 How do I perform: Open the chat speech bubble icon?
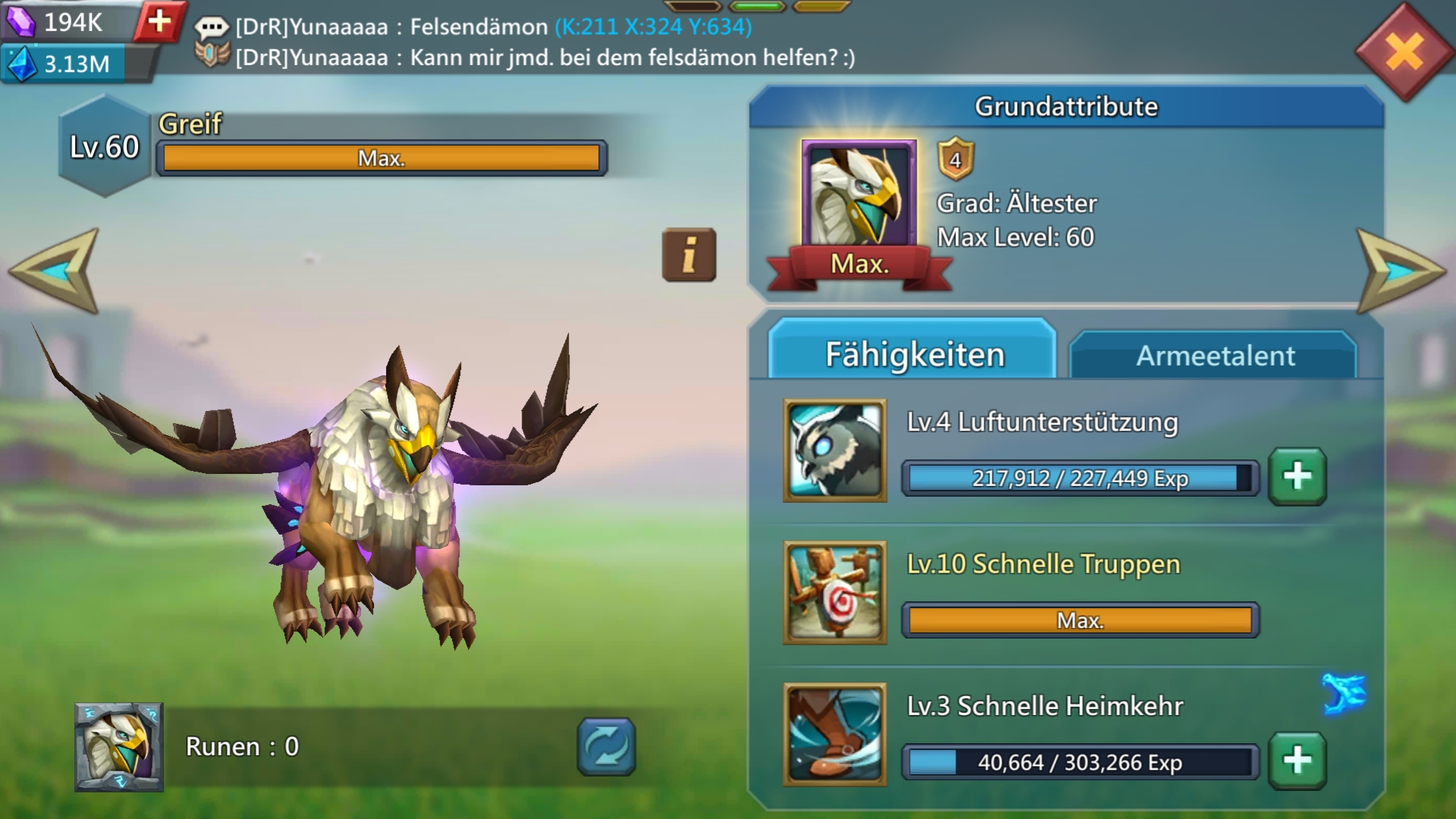(x=212, y=28)
